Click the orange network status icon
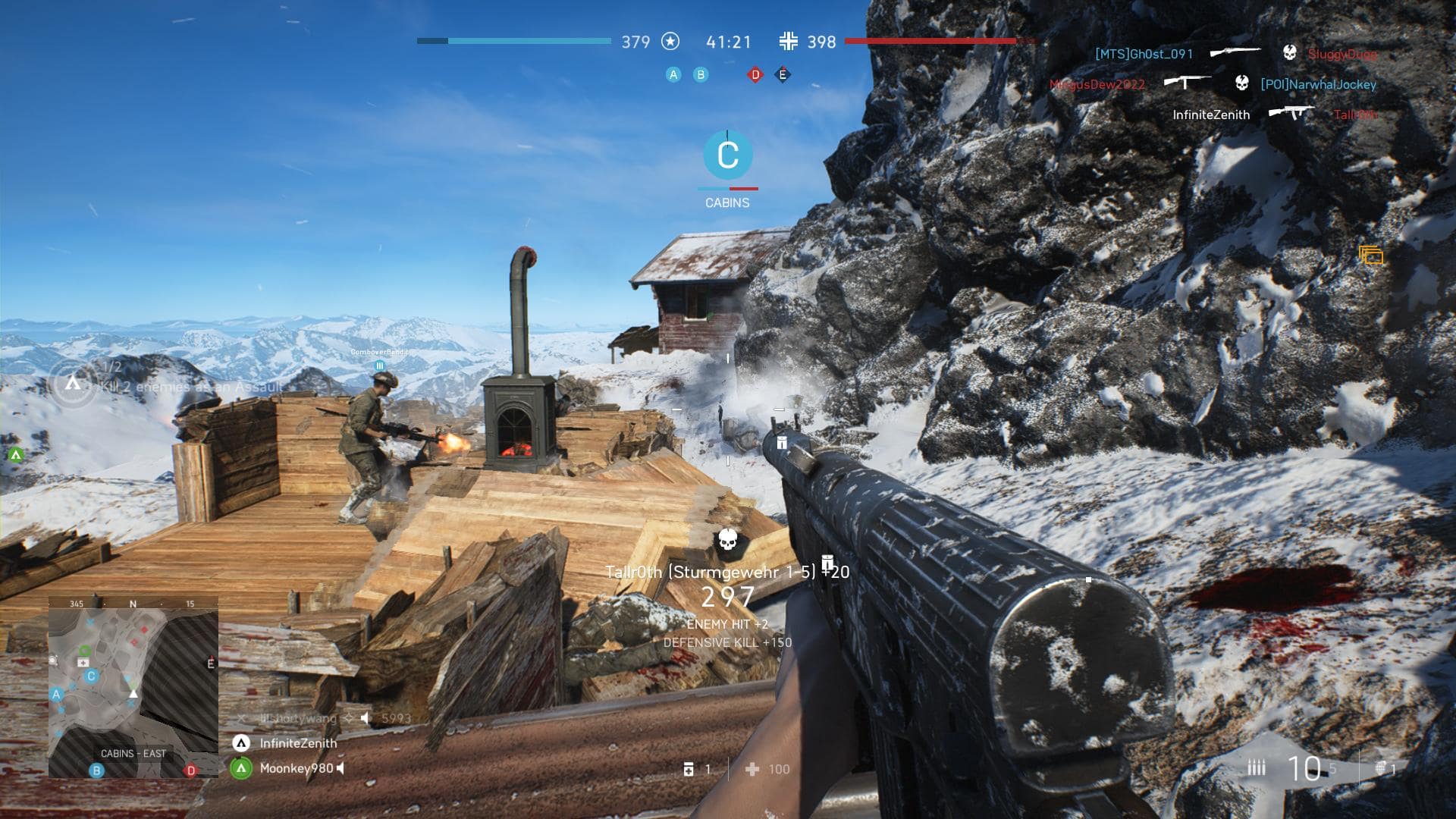This screenshot has width=1456, height=819. coord(1371,256)
